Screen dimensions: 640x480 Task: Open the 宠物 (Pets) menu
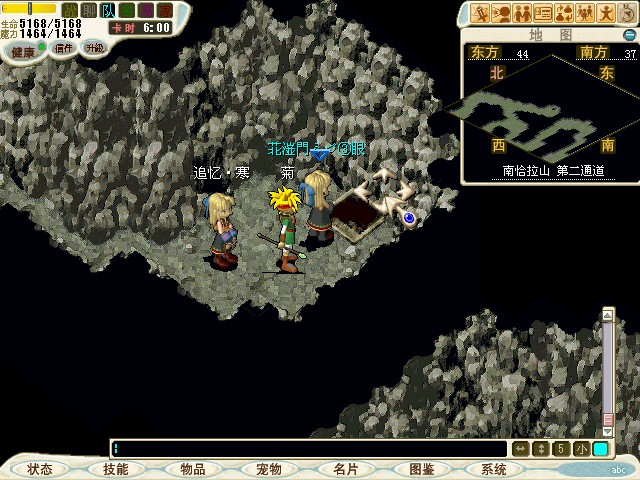tap(269, 469)
